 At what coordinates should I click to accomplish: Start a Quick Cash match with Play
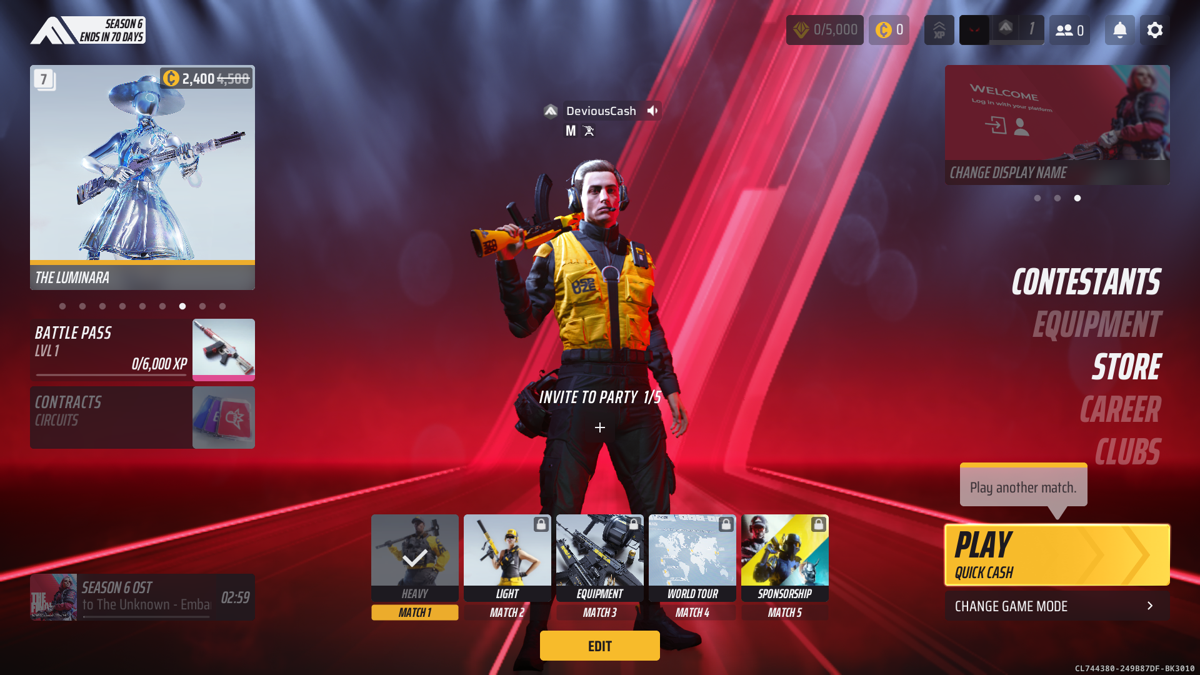click(1056, 554)
